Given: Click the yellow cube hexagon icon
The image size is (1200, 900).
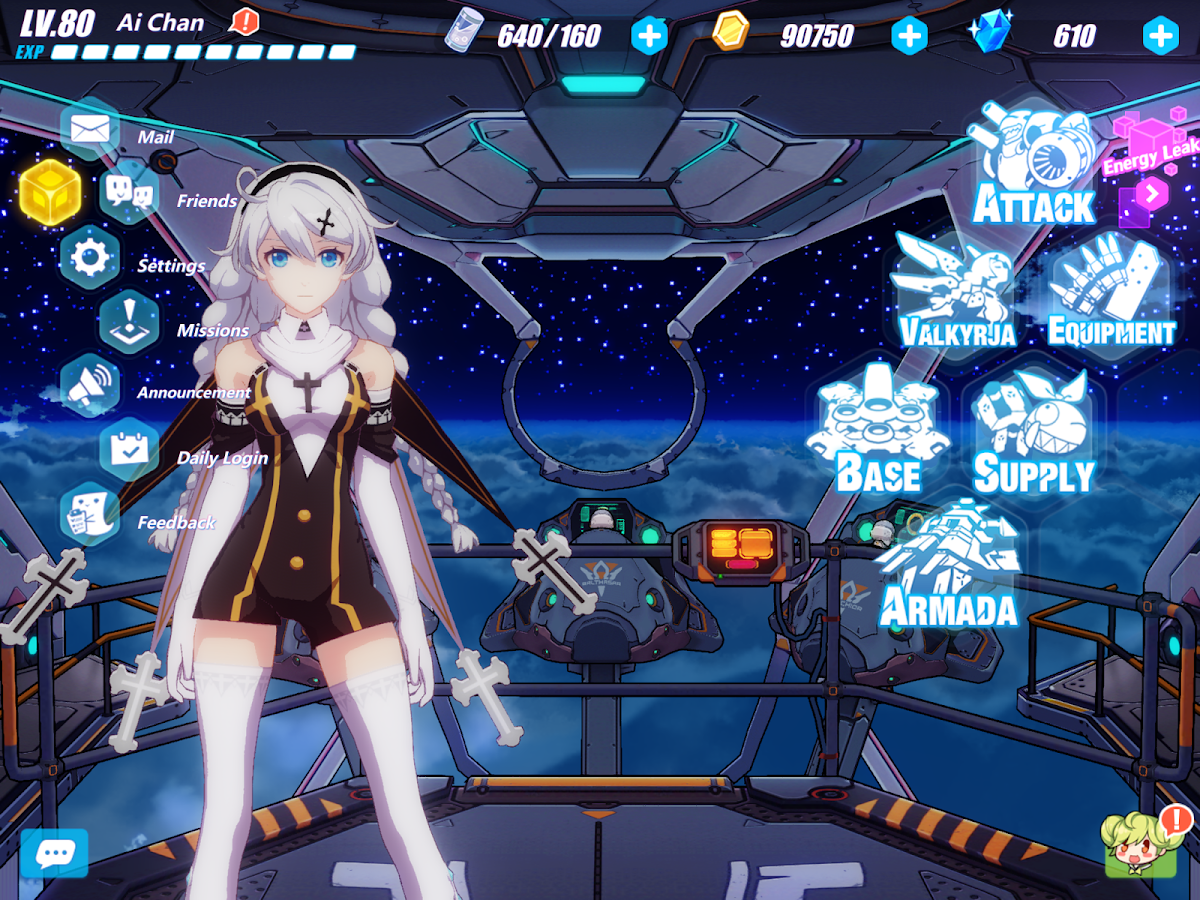Looking at the screenshot, I should (x=50, y=192).
